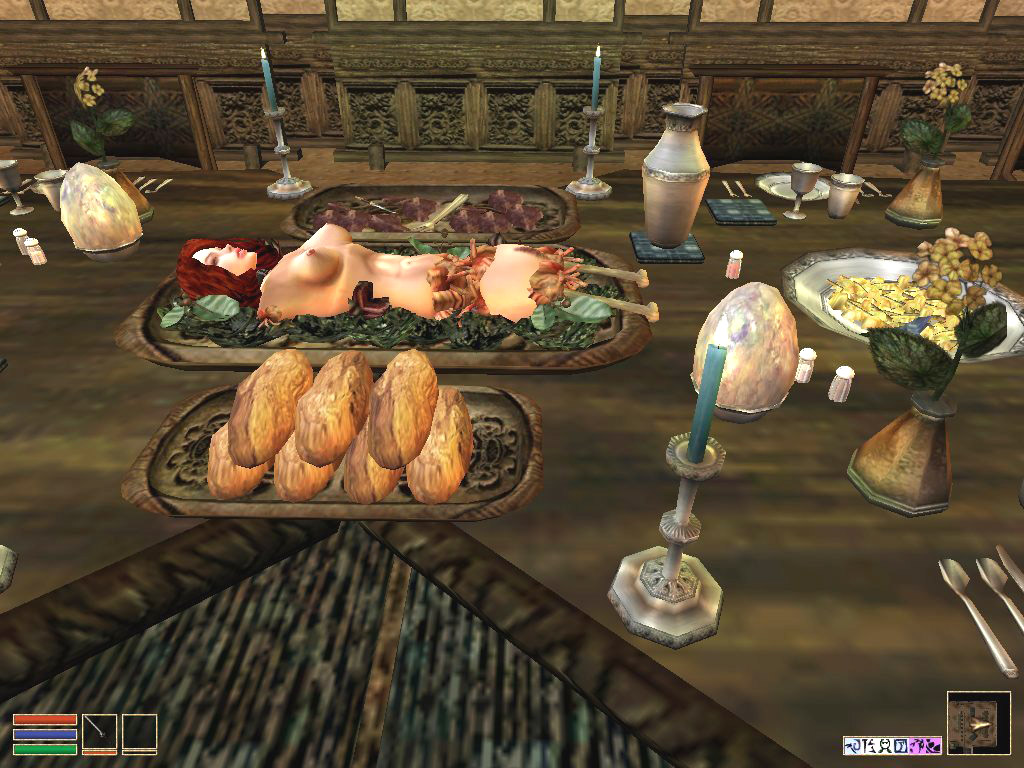Open the active magic effects icon strip
The height and width of the screenshot is (768, 1024).
(x=892, y=745)
